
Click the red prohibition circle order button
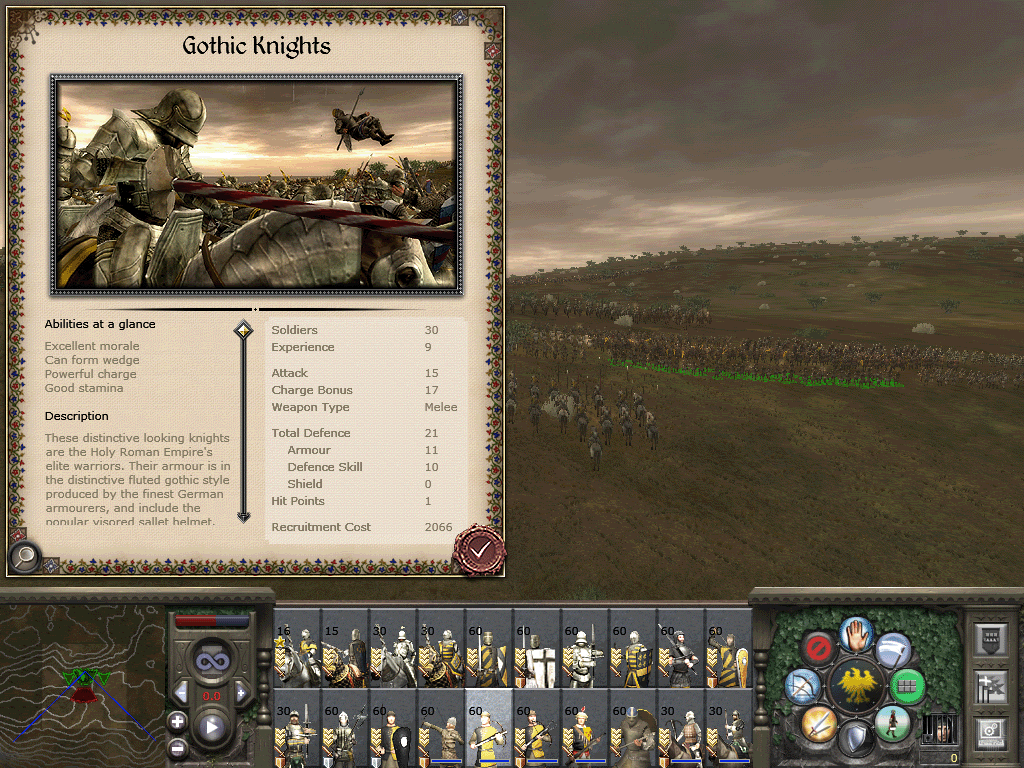pyautogui.click(x=818, y=648)
